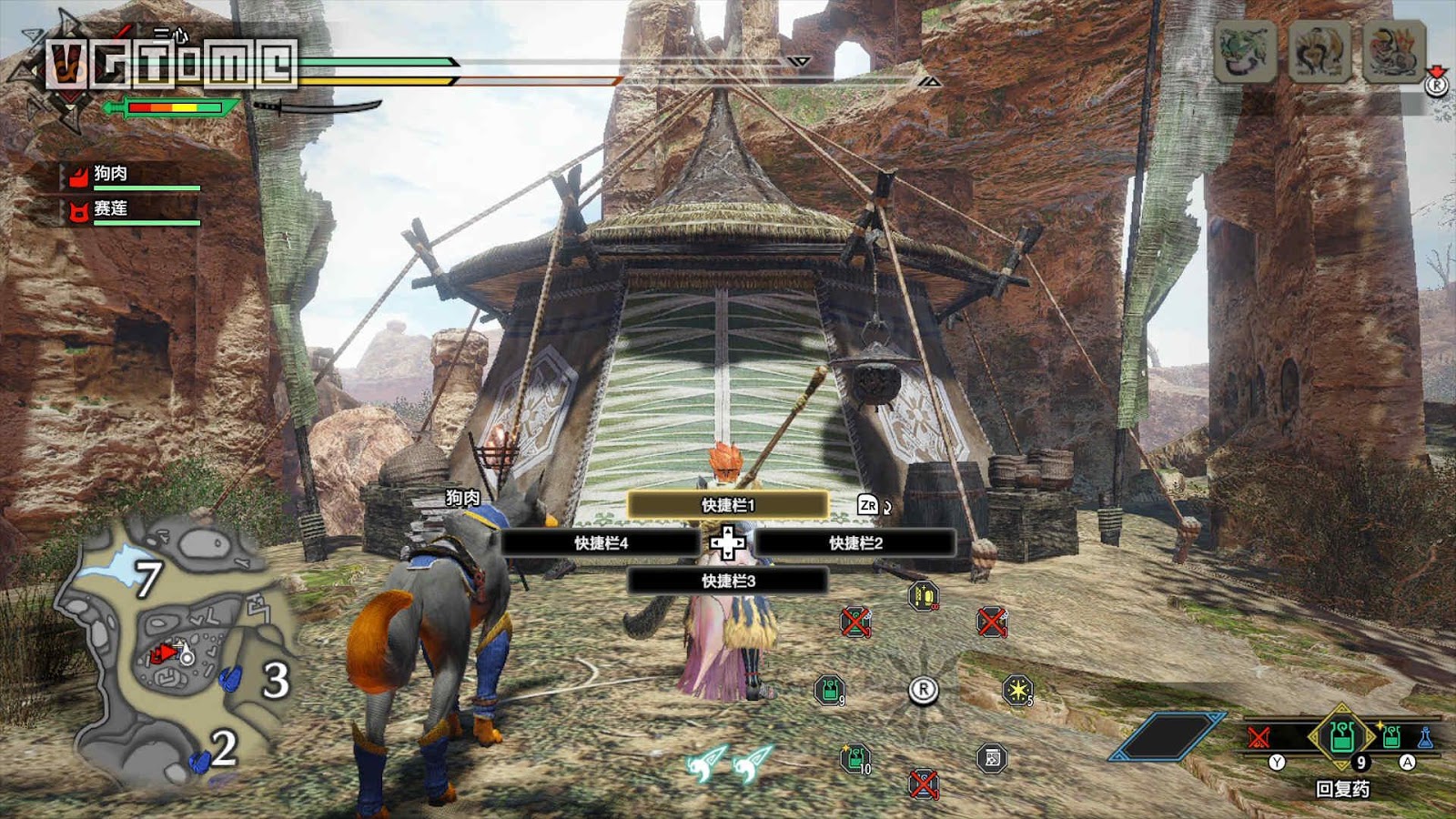The height and width of the screenshot is (819, 1456).
Task: Select the 回复药 item in item bar
Action: pyautogui.click(x=1342, y=735)
